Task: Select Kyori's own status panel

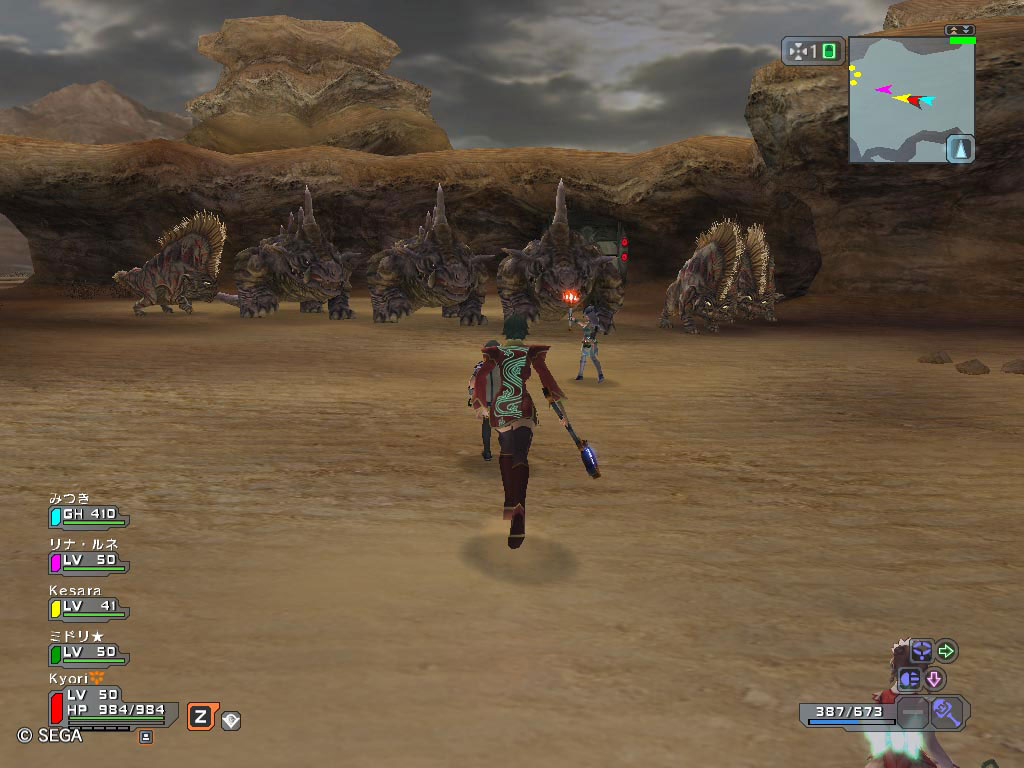Action: pos(112,703)
